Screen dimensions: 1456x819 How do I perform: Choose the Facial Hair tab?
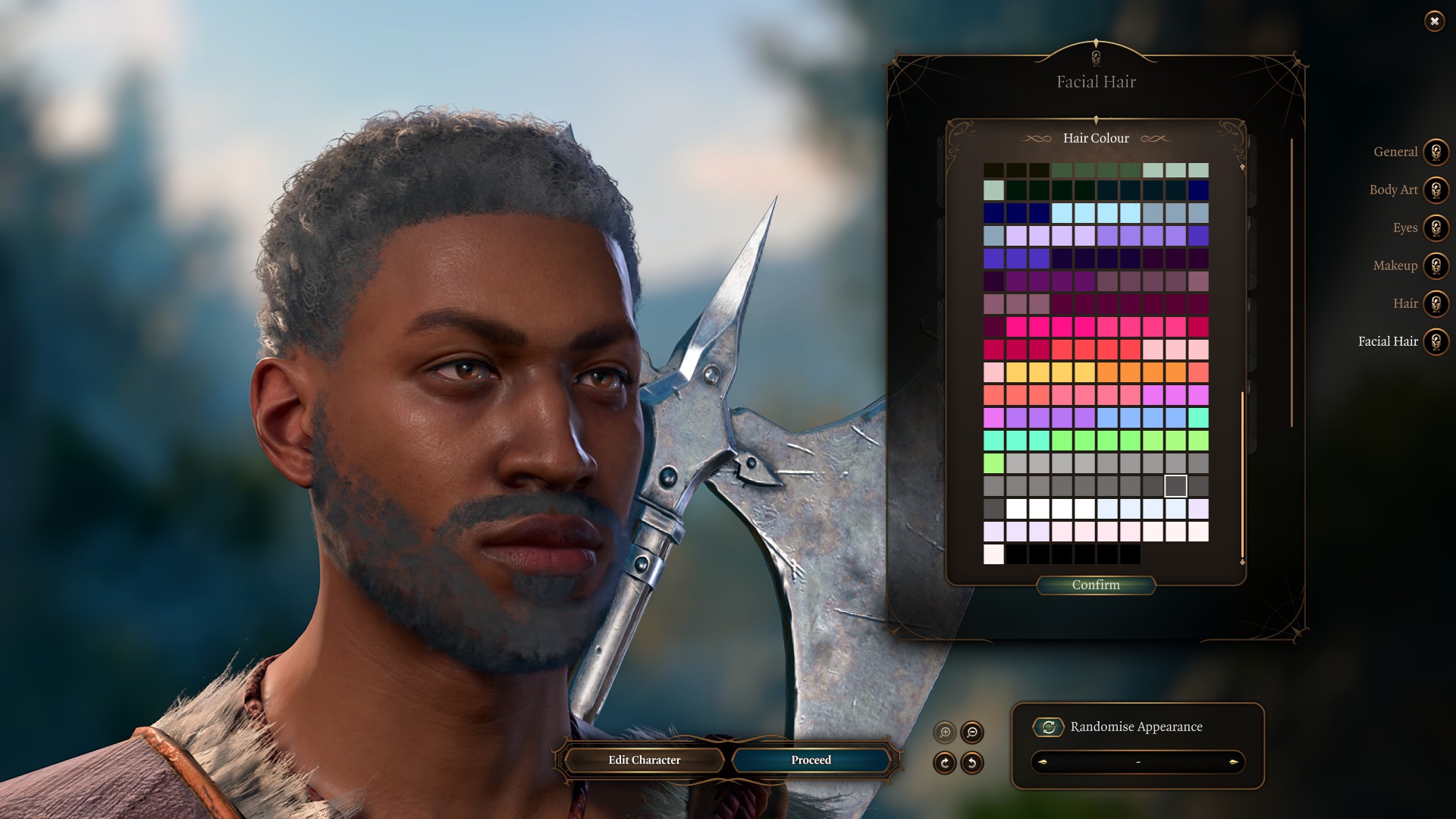(1436, 341)
